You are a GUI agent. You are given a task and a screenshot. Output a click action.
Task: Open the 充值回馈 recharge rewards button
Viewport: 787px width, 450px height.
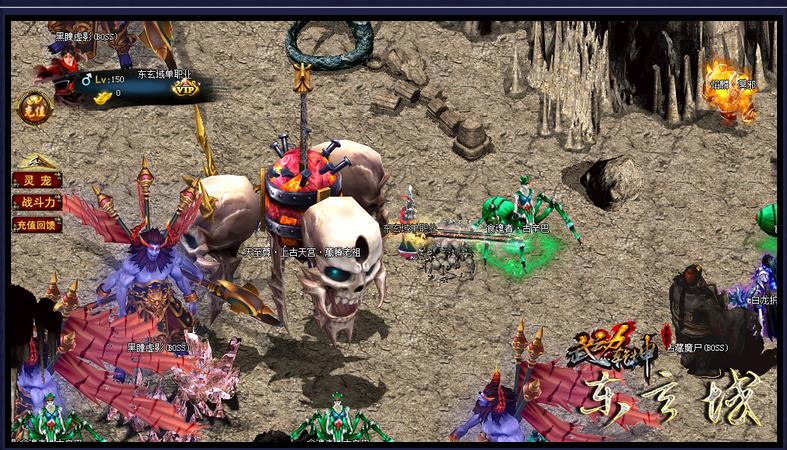coord(36,225)
